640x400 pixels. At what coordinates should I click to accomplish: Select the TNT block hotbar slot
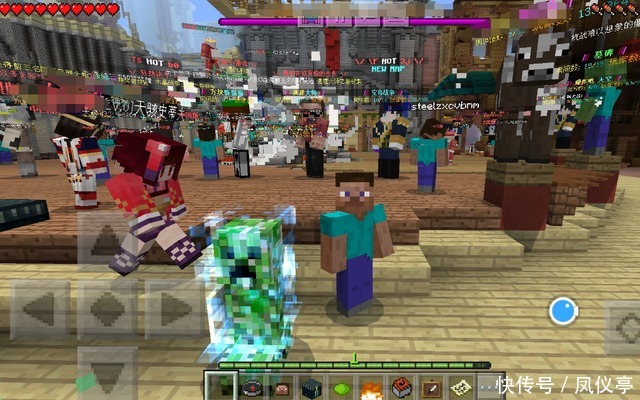[401, 387]
